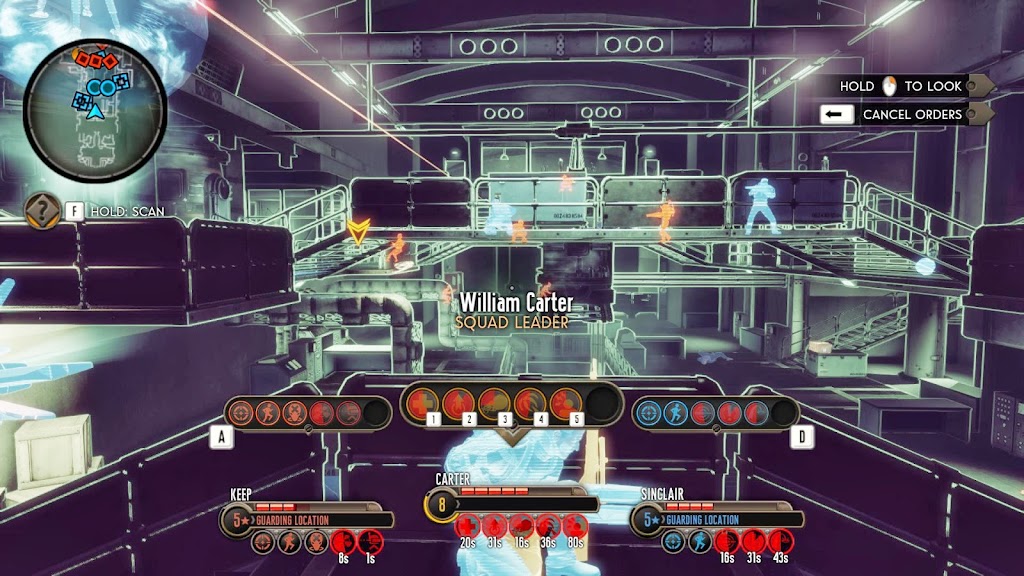Select Carter's ability slot numbered 5
The height and width of the screenshot is (576, 1024).
[565, 403]
